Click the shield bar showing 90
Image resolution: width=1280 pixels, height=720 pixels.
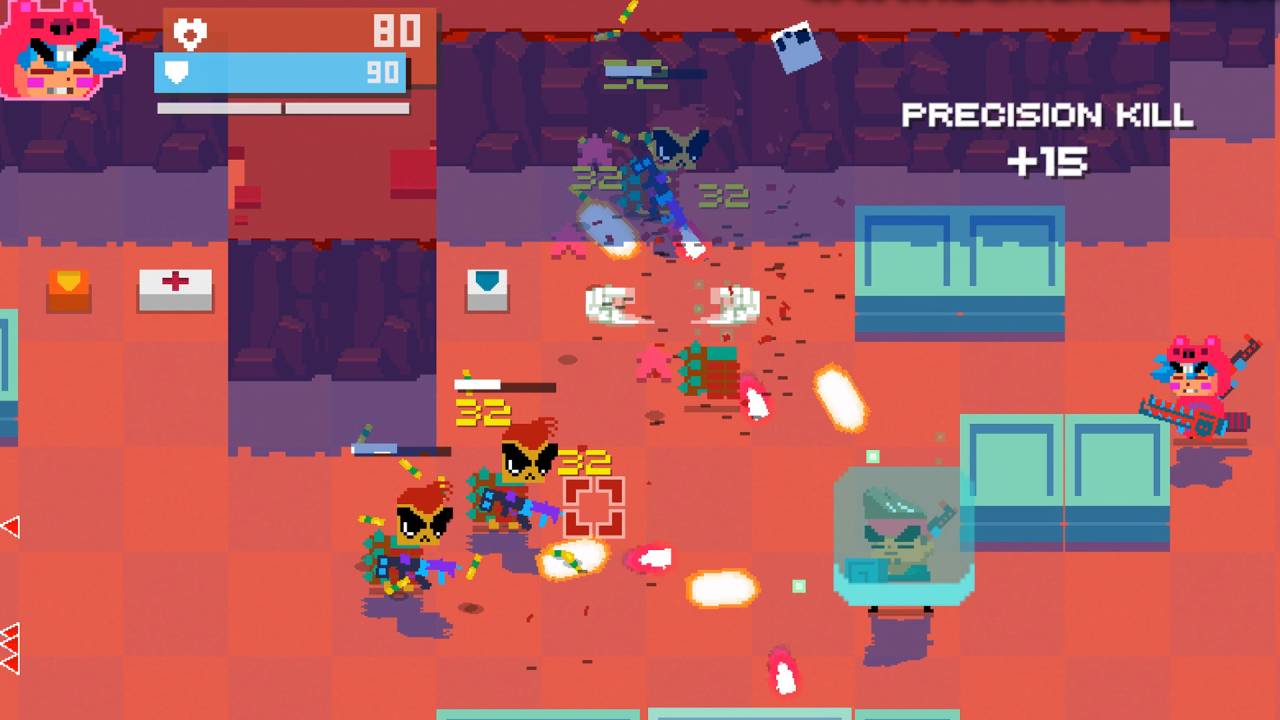click(x=280, y=70)
